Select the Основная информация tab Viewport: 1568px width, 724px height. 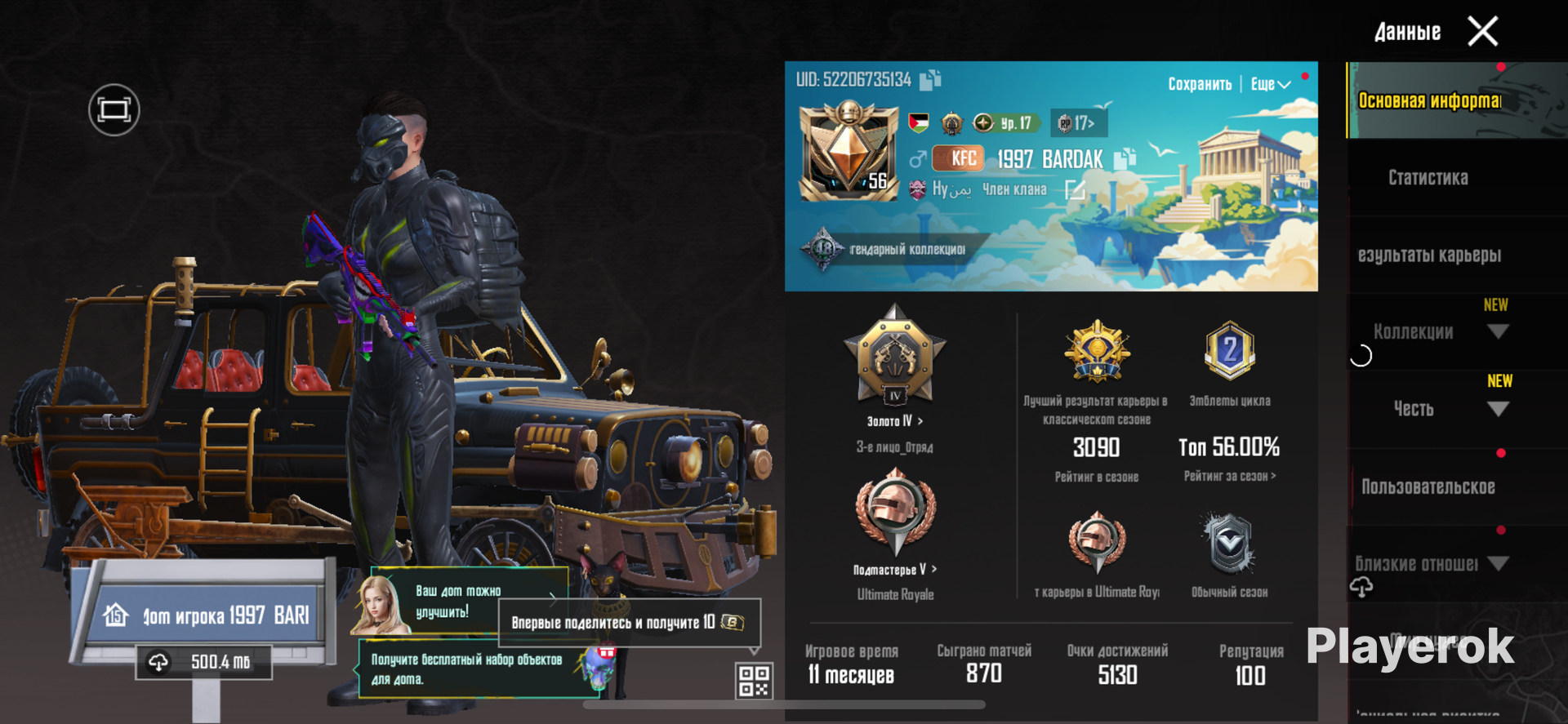click(x=1429, y=101)
